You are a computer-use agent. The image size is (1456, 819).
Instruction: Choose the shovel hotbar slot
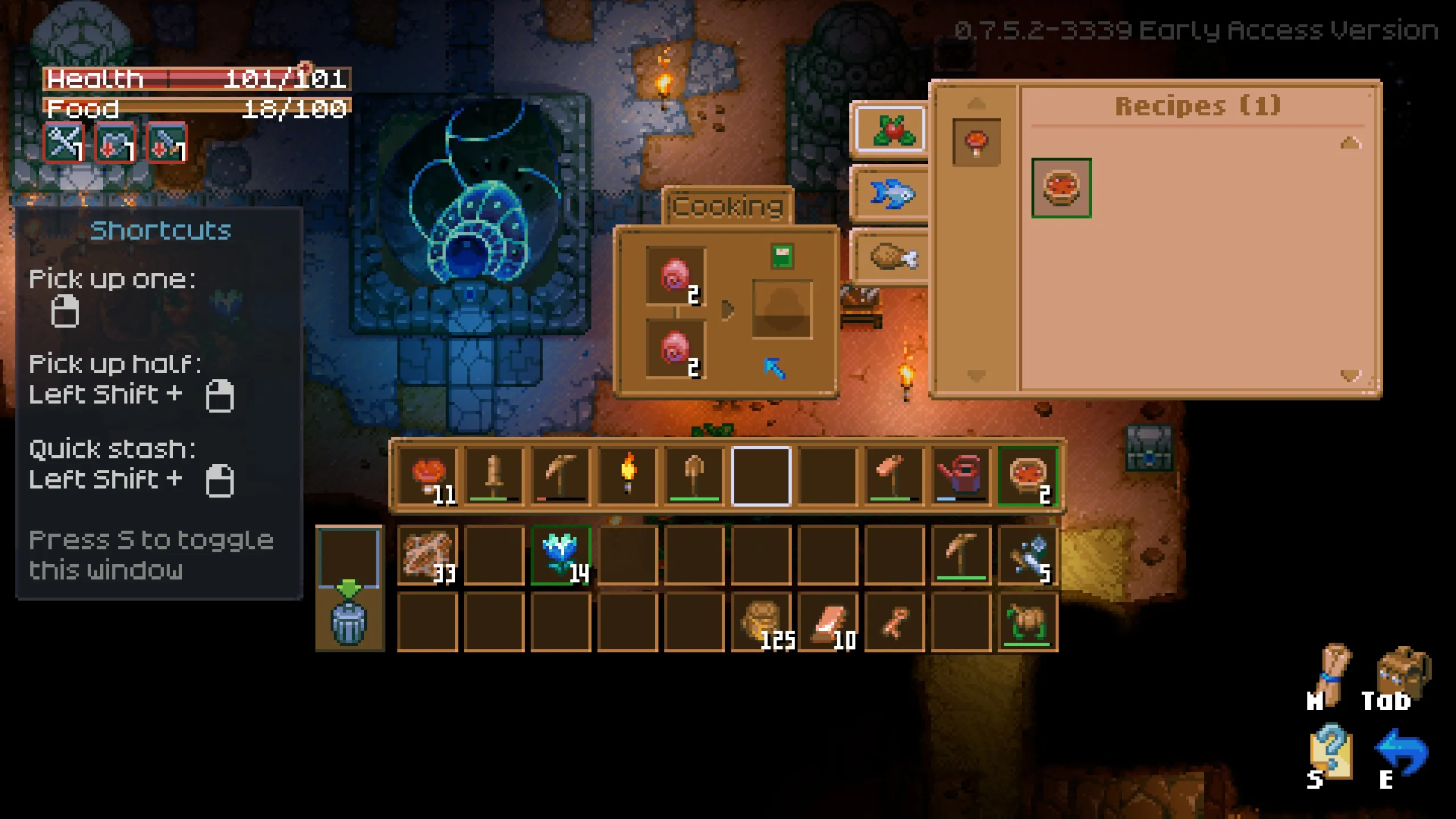[x=694, y=476]
